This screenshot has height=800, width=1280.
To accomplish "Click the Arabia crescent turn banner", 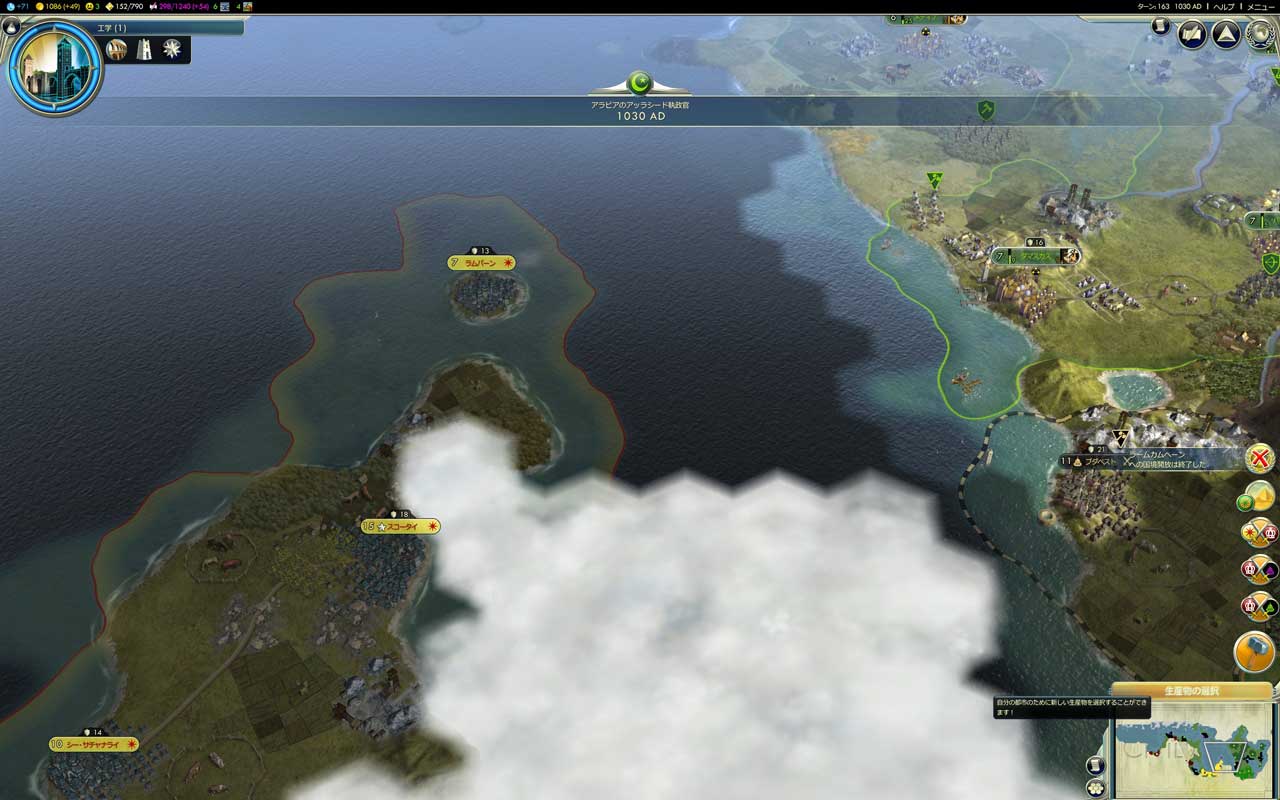I will tap(640, 83).
